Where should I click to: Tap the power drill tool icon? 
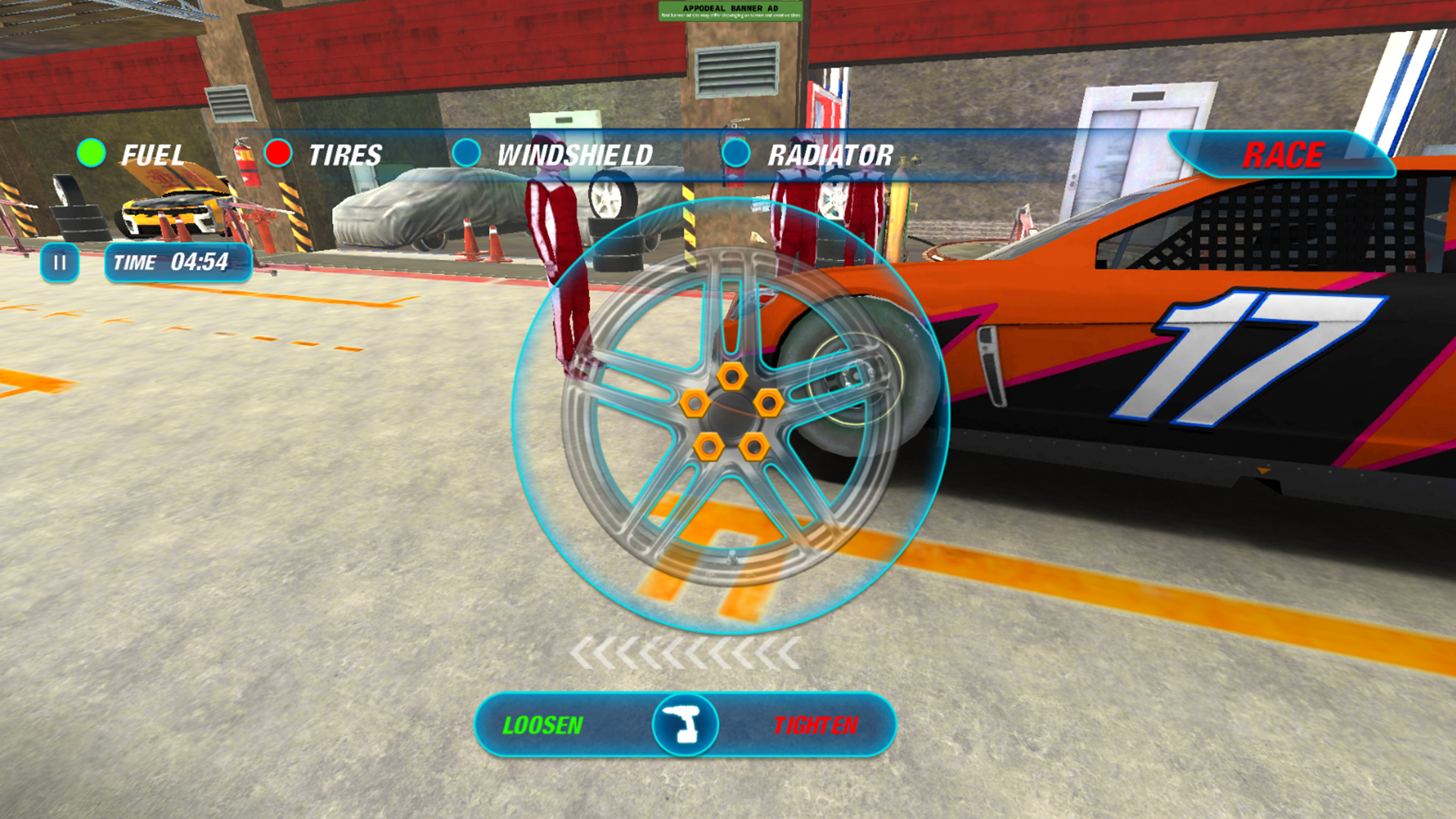point(687,725)
